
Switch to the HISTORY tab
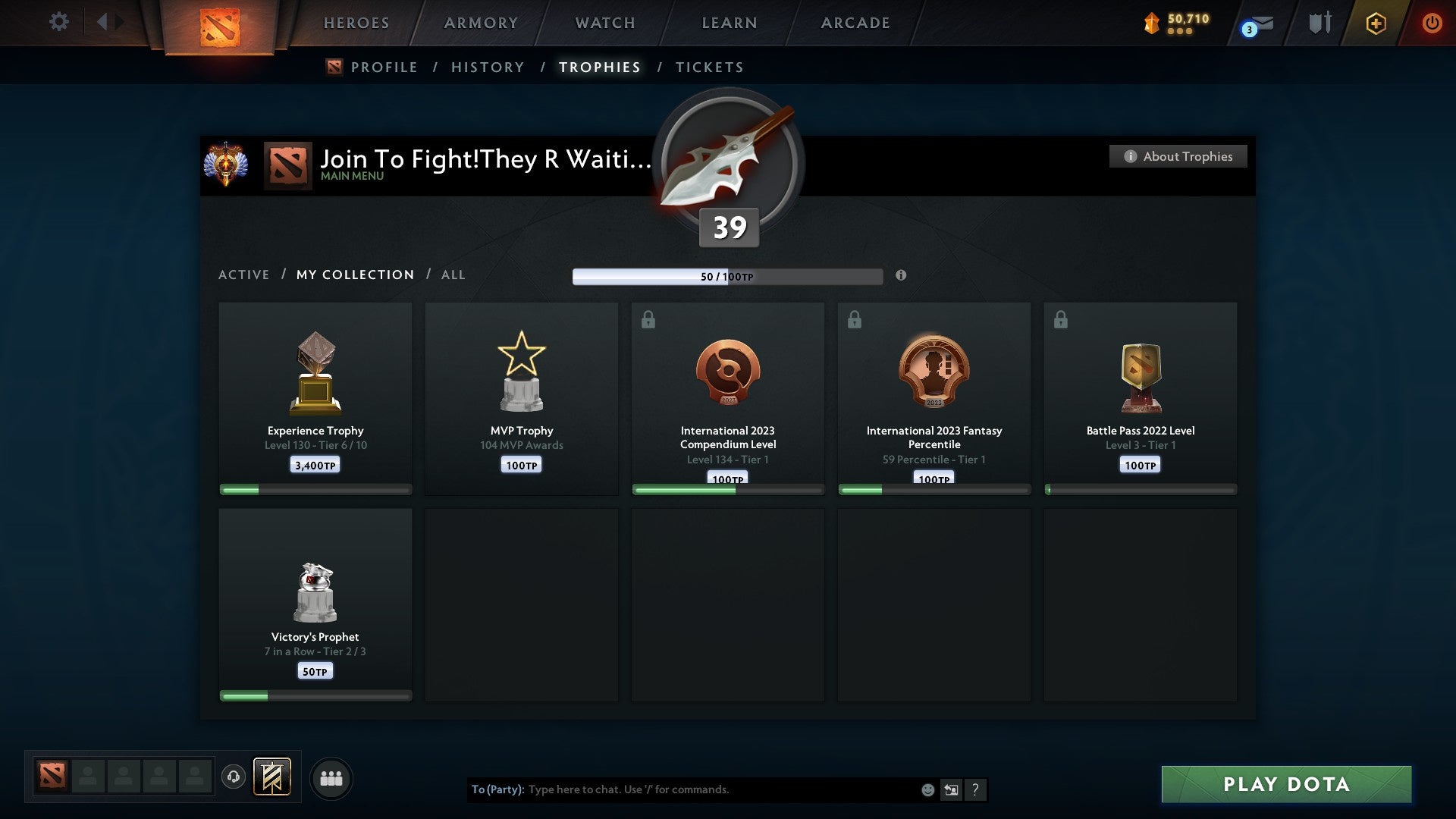coord(487,67)
